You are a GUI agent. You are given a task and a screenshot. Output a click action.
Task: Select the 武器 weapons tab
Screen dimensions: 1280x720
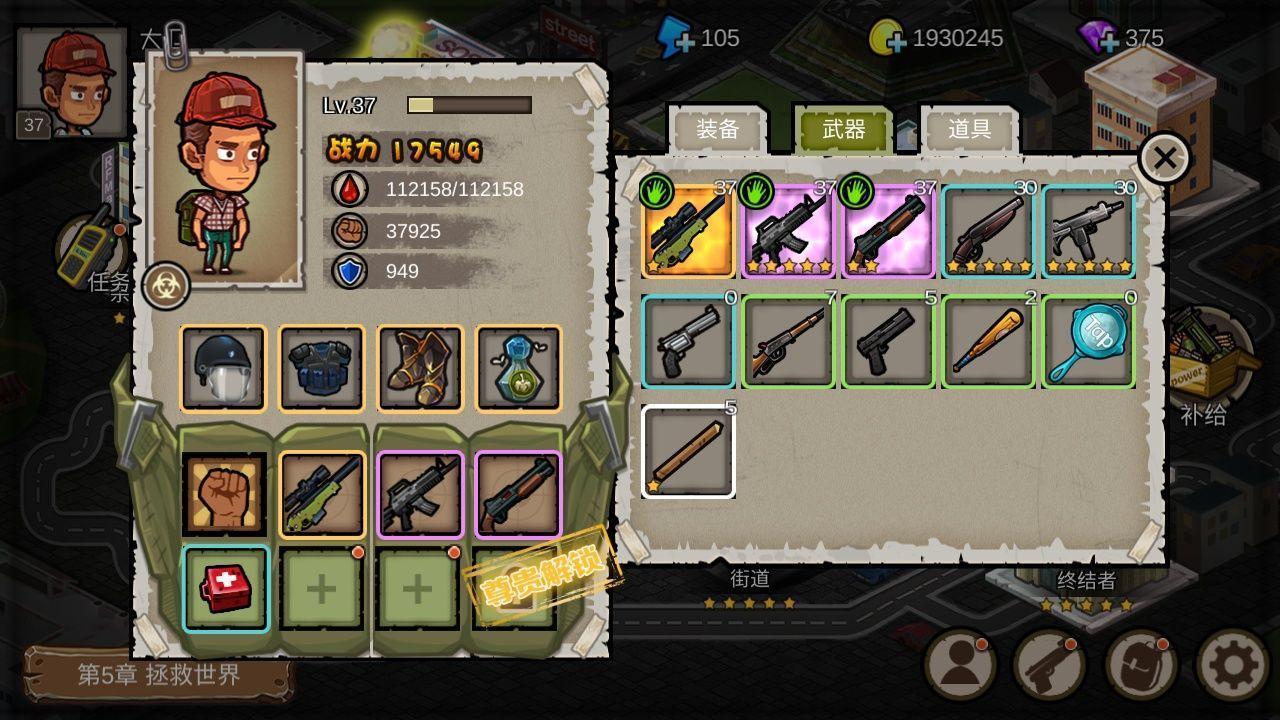(x=843, y=129)
